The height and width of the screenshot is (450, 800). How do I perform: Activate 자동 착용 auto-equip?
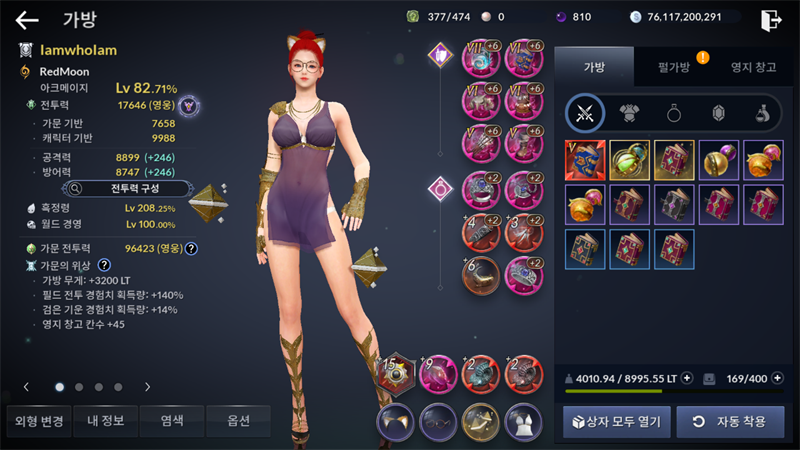[730, 422]
